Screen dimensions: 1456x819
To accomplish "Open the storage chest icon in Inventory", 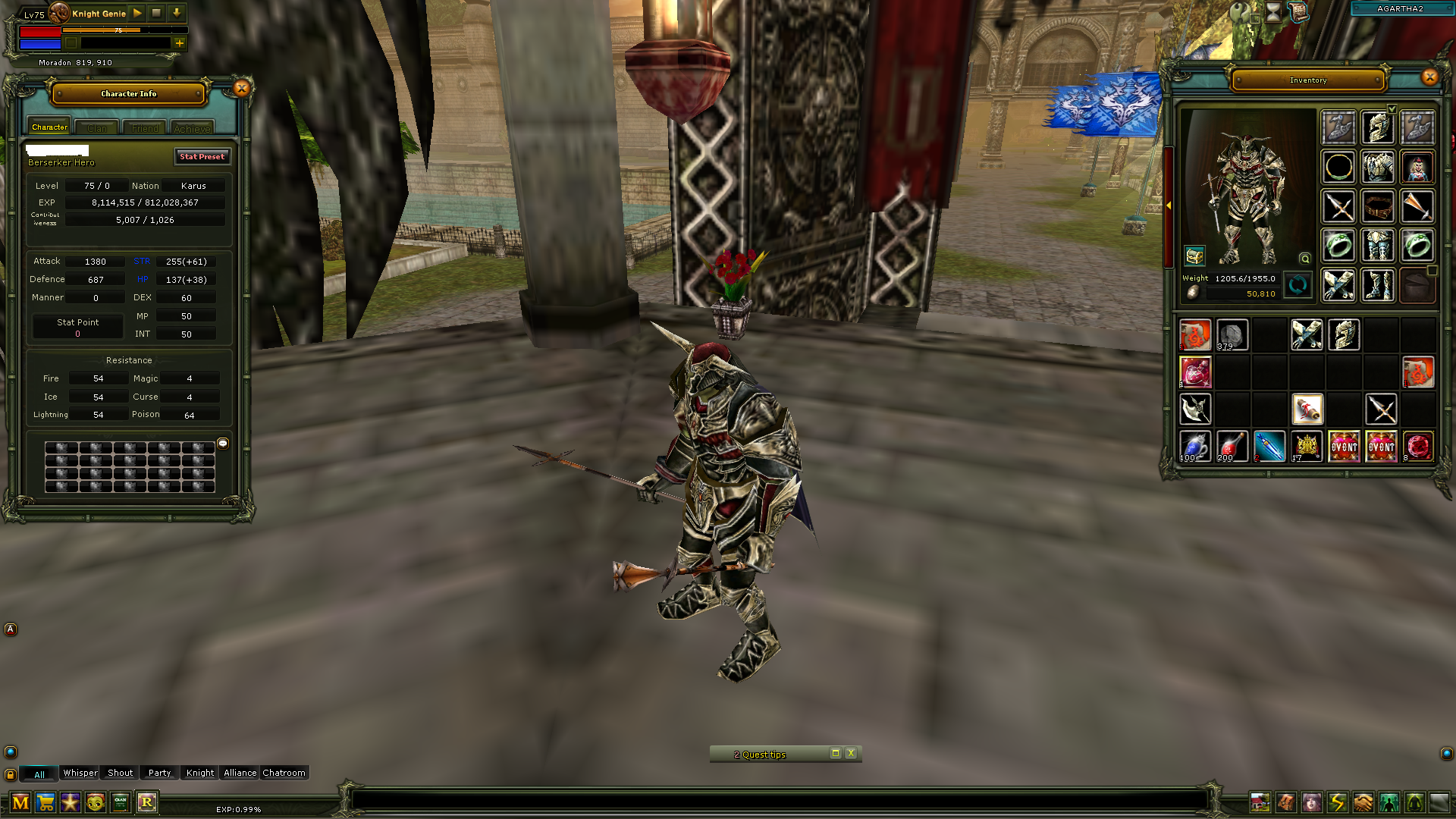I will (x=1195, y=256).
